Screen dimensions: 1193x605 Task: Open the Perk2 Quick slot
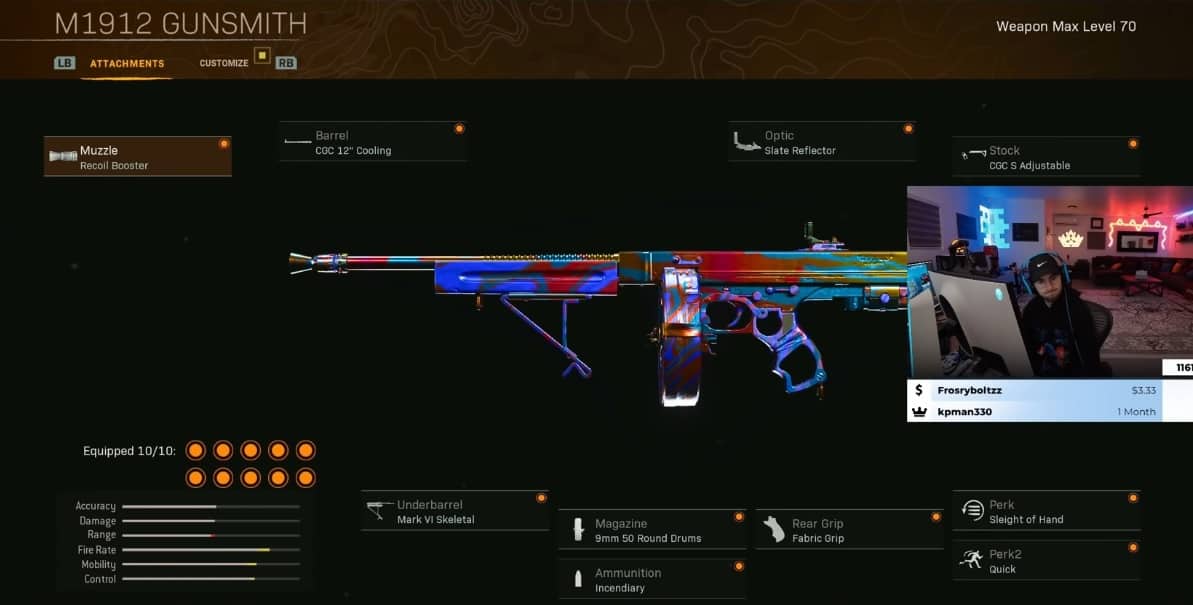click(1046, 561)
